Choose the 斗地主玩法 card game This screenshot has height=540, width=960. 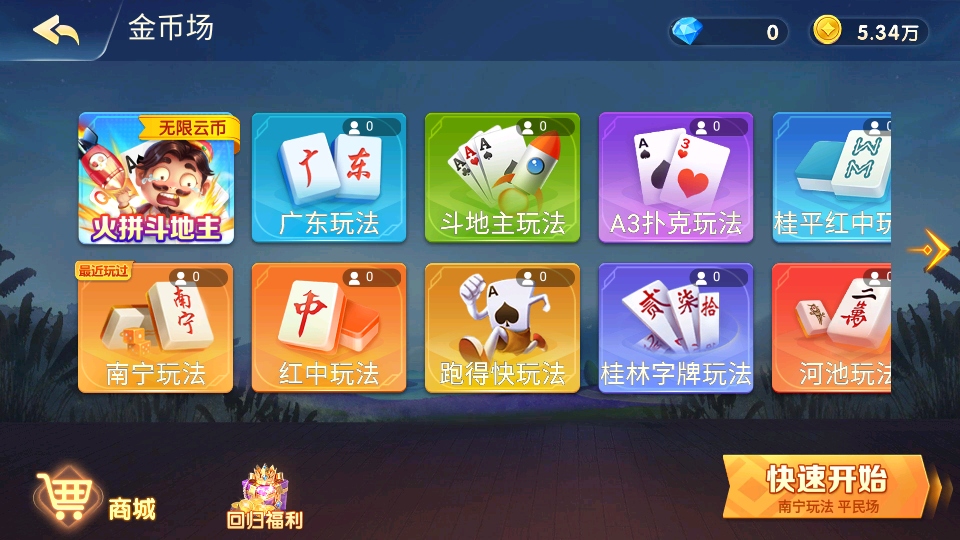[x=502, y=178]
